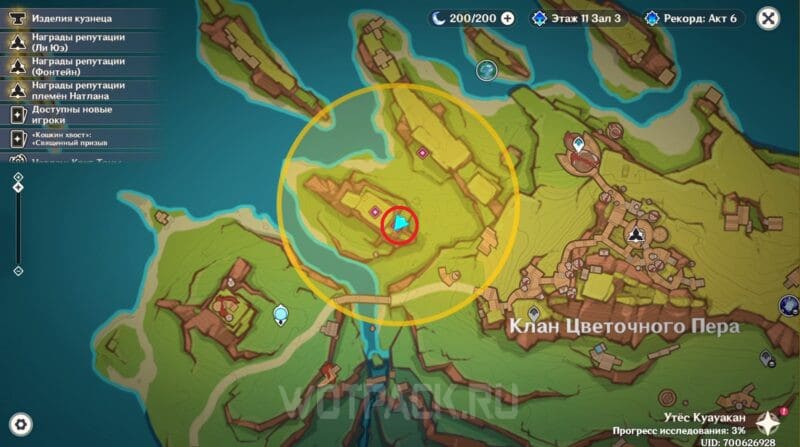
Task: Click the zoom slider's bottom minus end
Action: [18, 271]
